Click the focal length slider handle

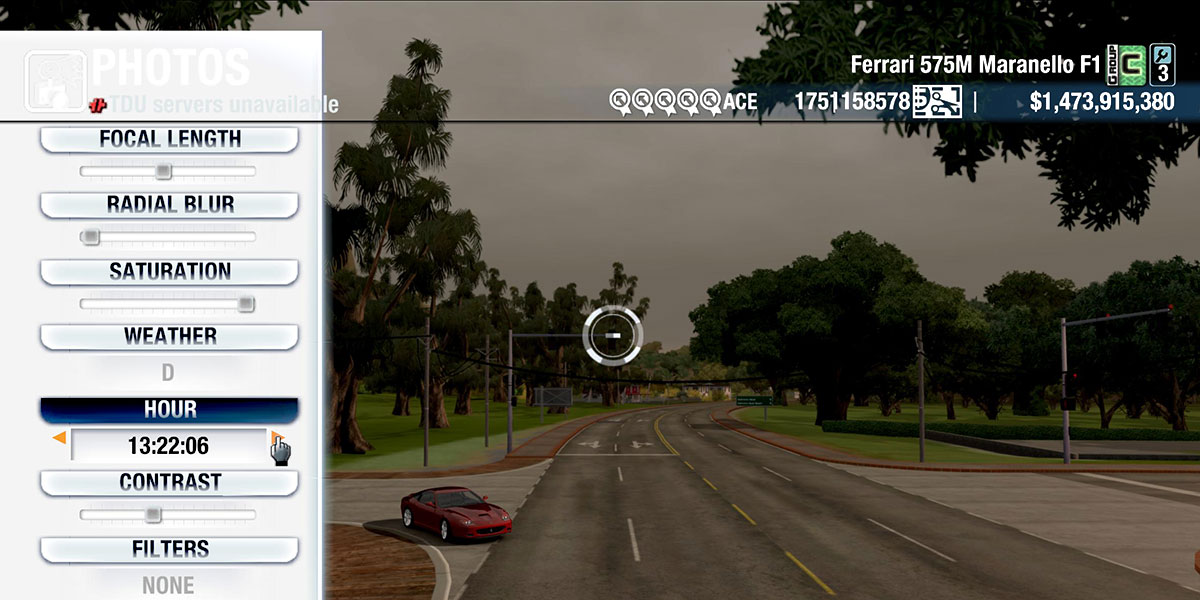pos(163,172)
